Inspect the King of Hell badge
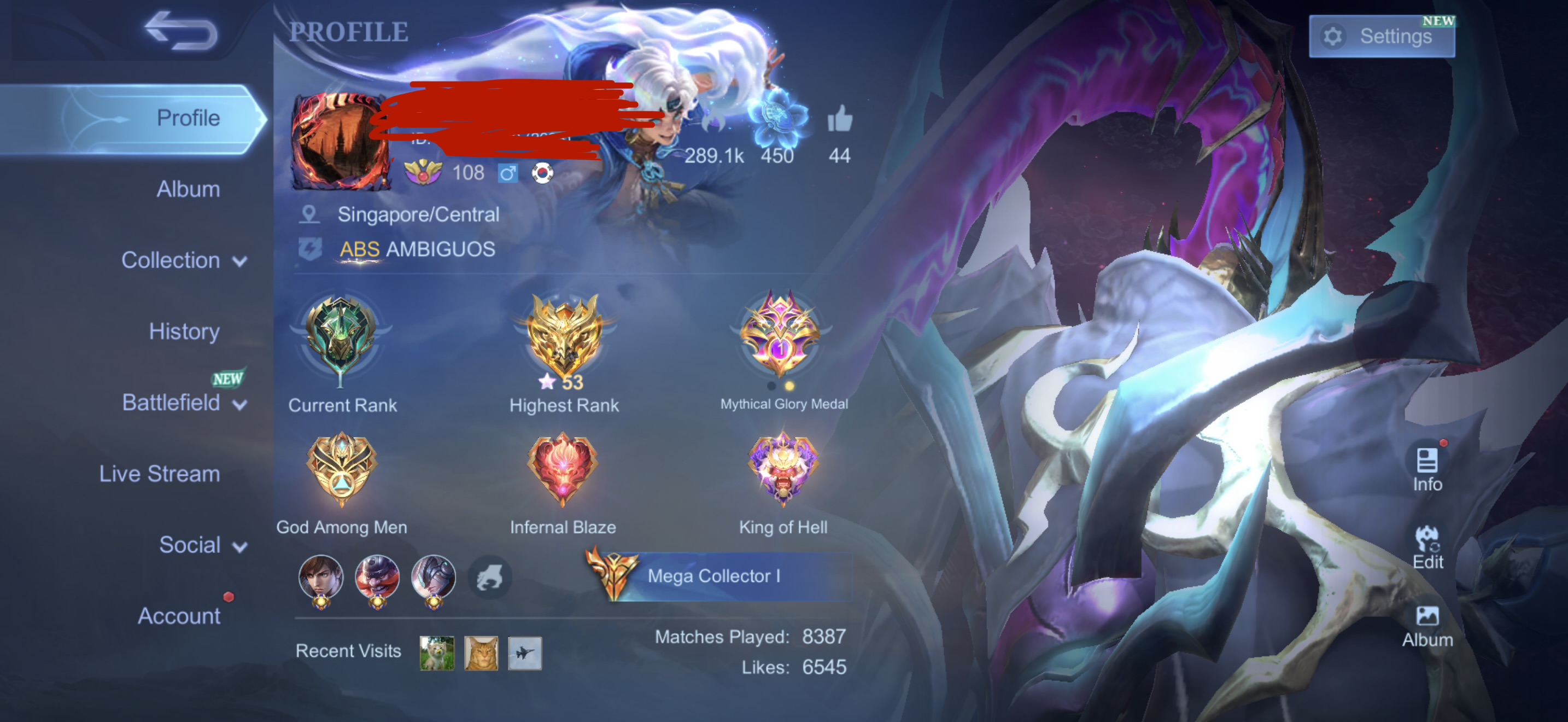1568x722 pixels. (x=783, y=470)
